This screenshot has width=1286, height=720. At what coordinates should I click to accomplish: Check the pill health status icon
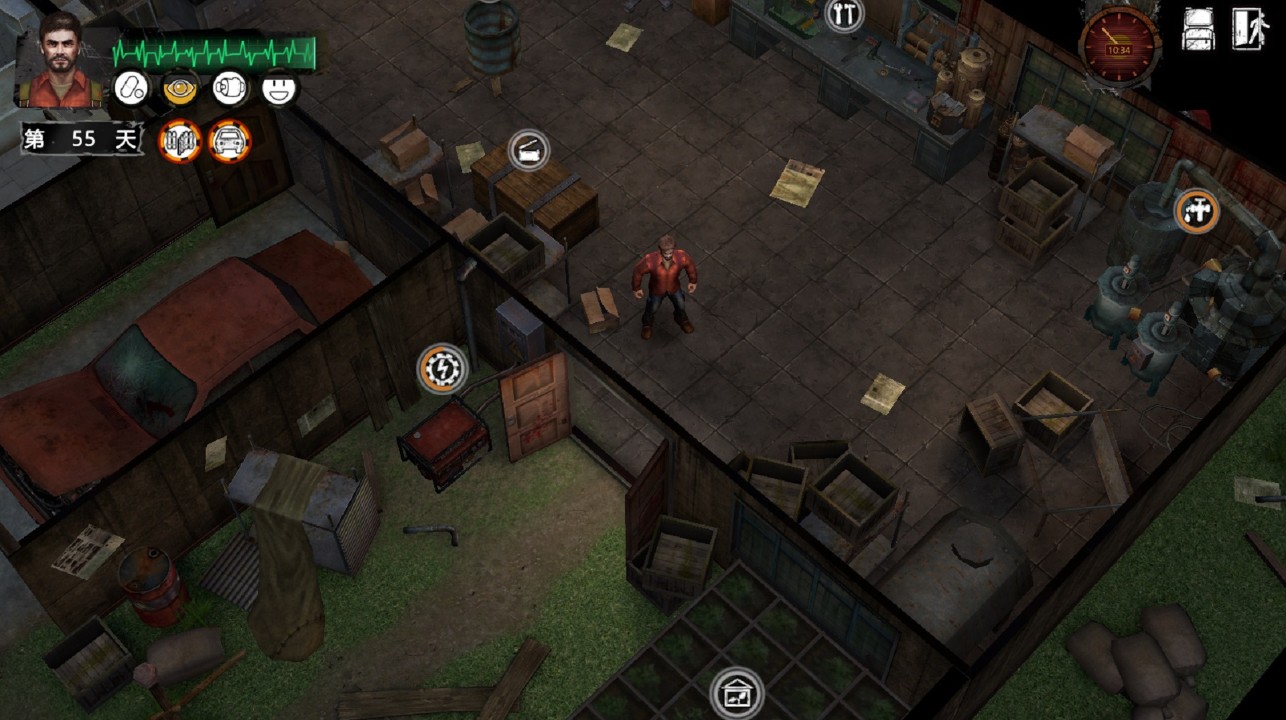(x=129, y=88)
